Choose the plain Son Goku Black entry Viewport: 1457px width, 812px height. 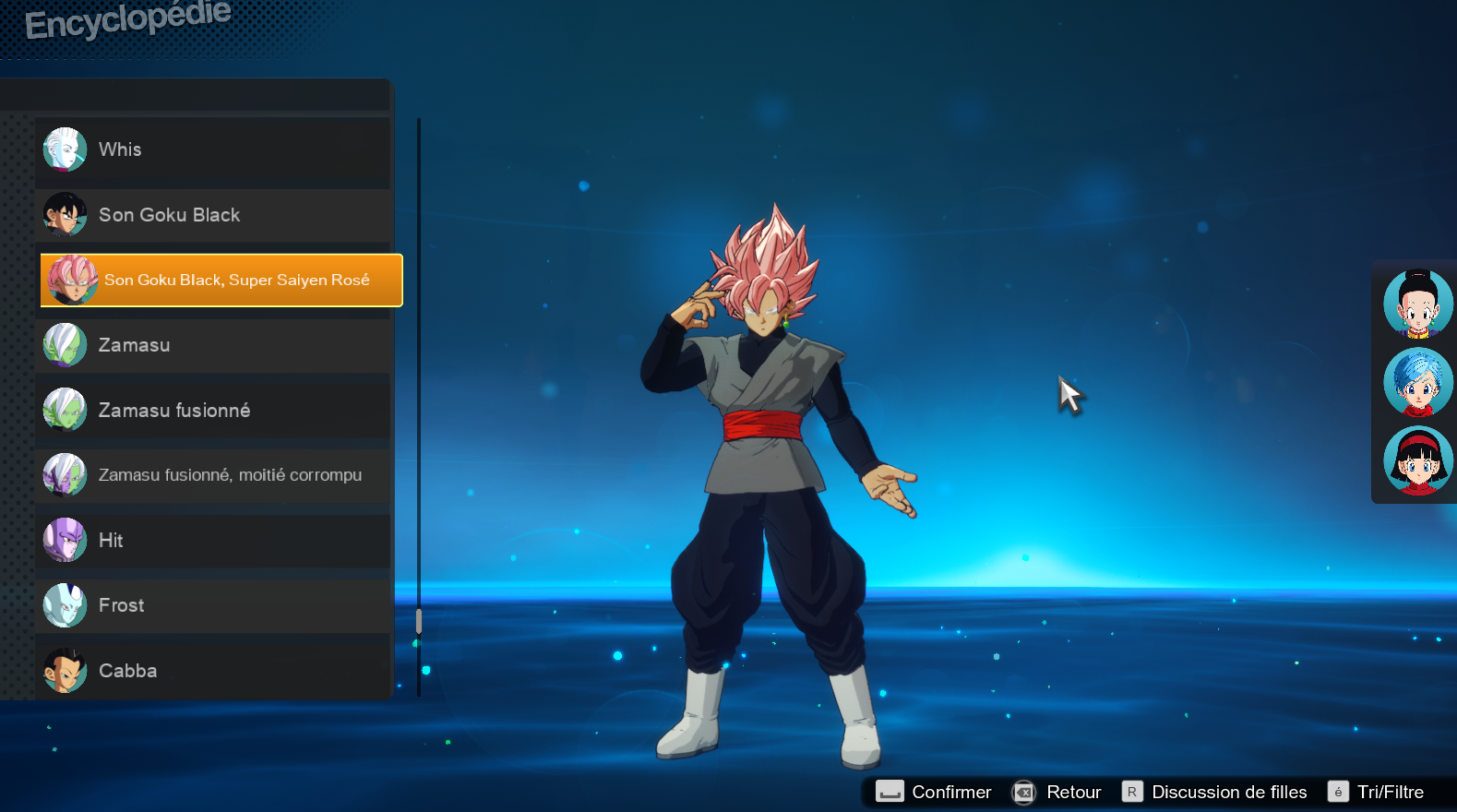pyautogui.click(x=212, y=215)
